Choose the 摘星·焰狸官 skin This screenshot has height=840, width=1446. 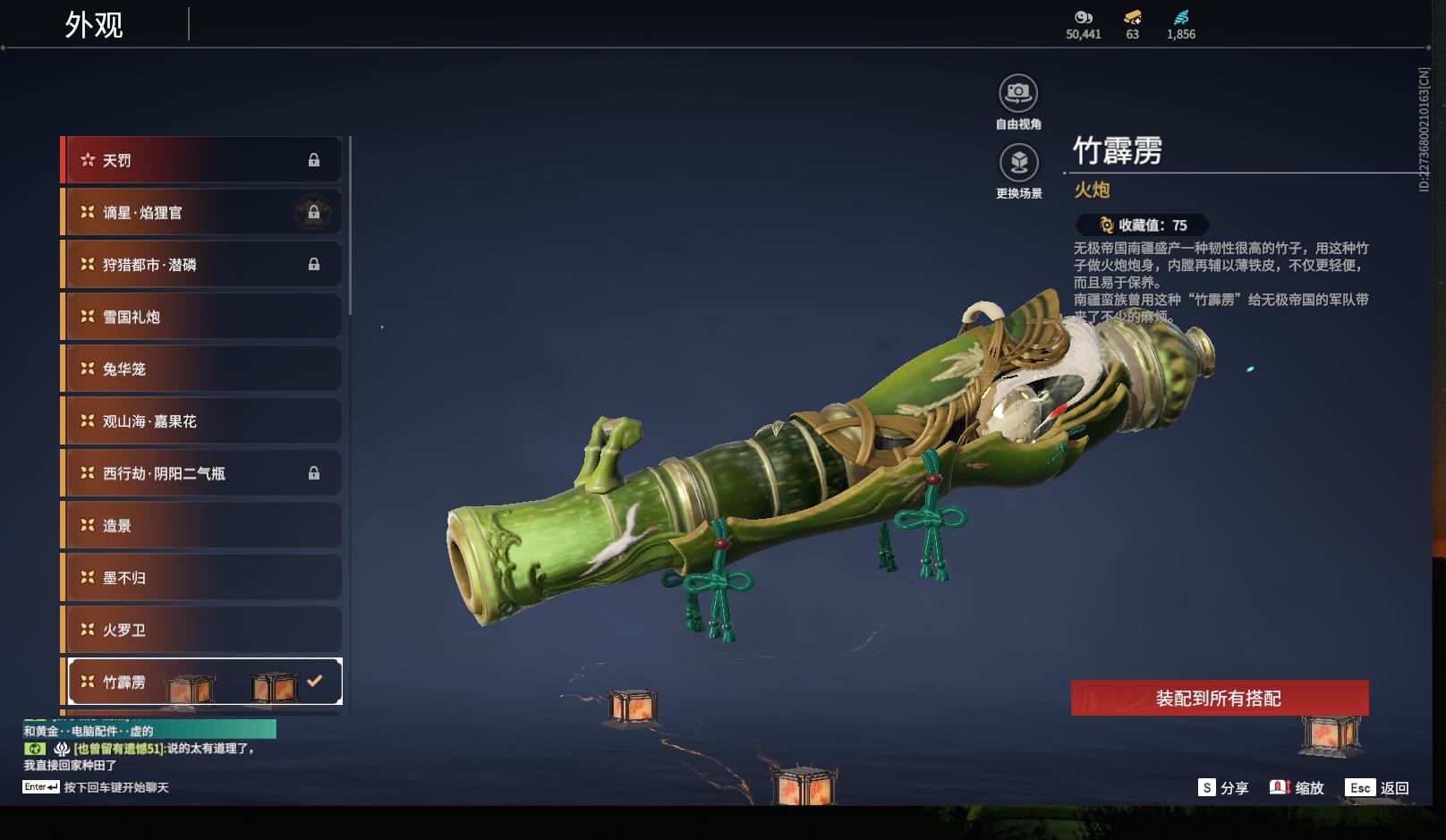(x=202, y=212)
